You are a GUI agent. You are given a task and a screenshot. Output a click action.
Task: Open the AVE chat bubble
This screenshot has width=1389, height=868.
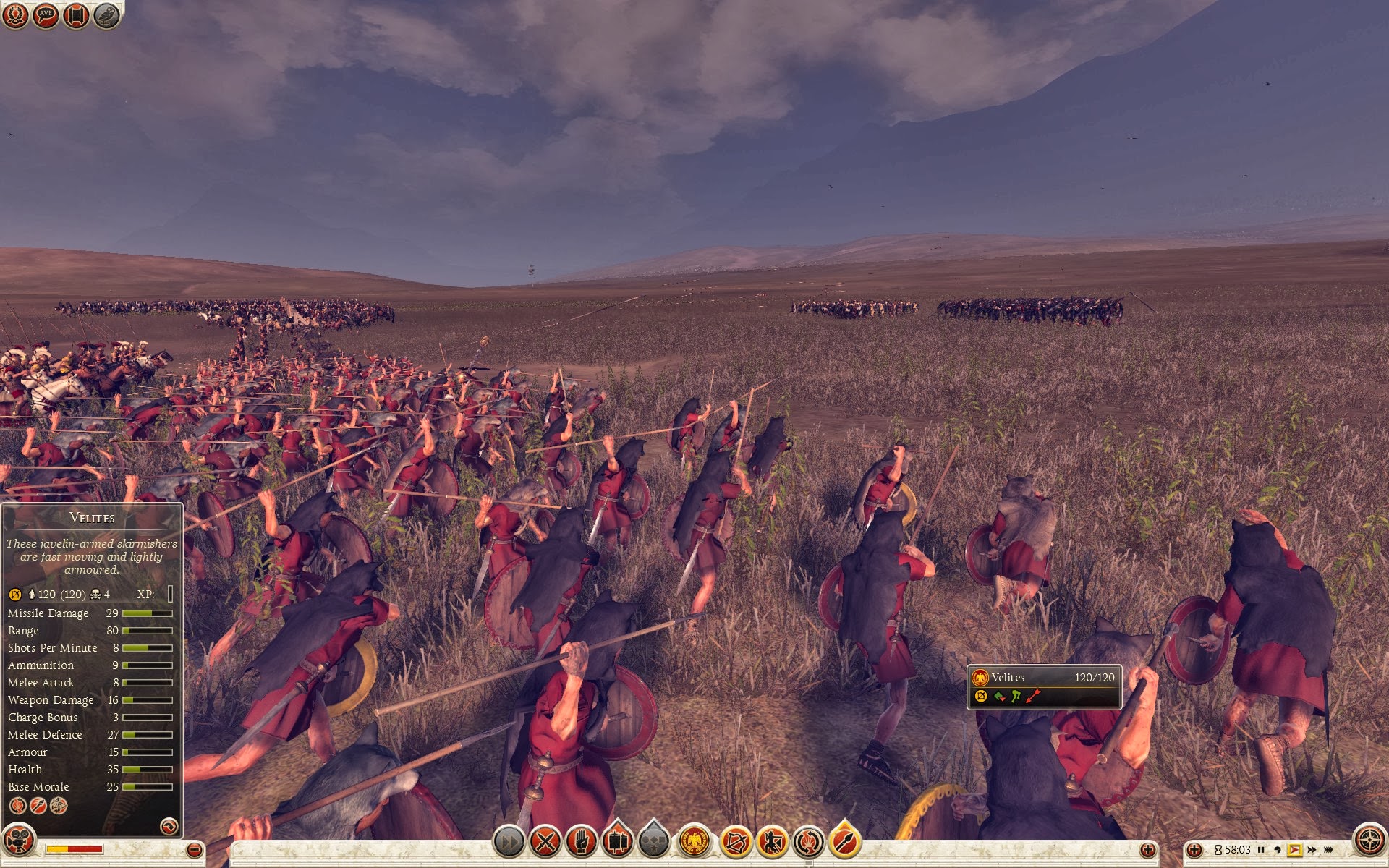(x=46, y=15)
